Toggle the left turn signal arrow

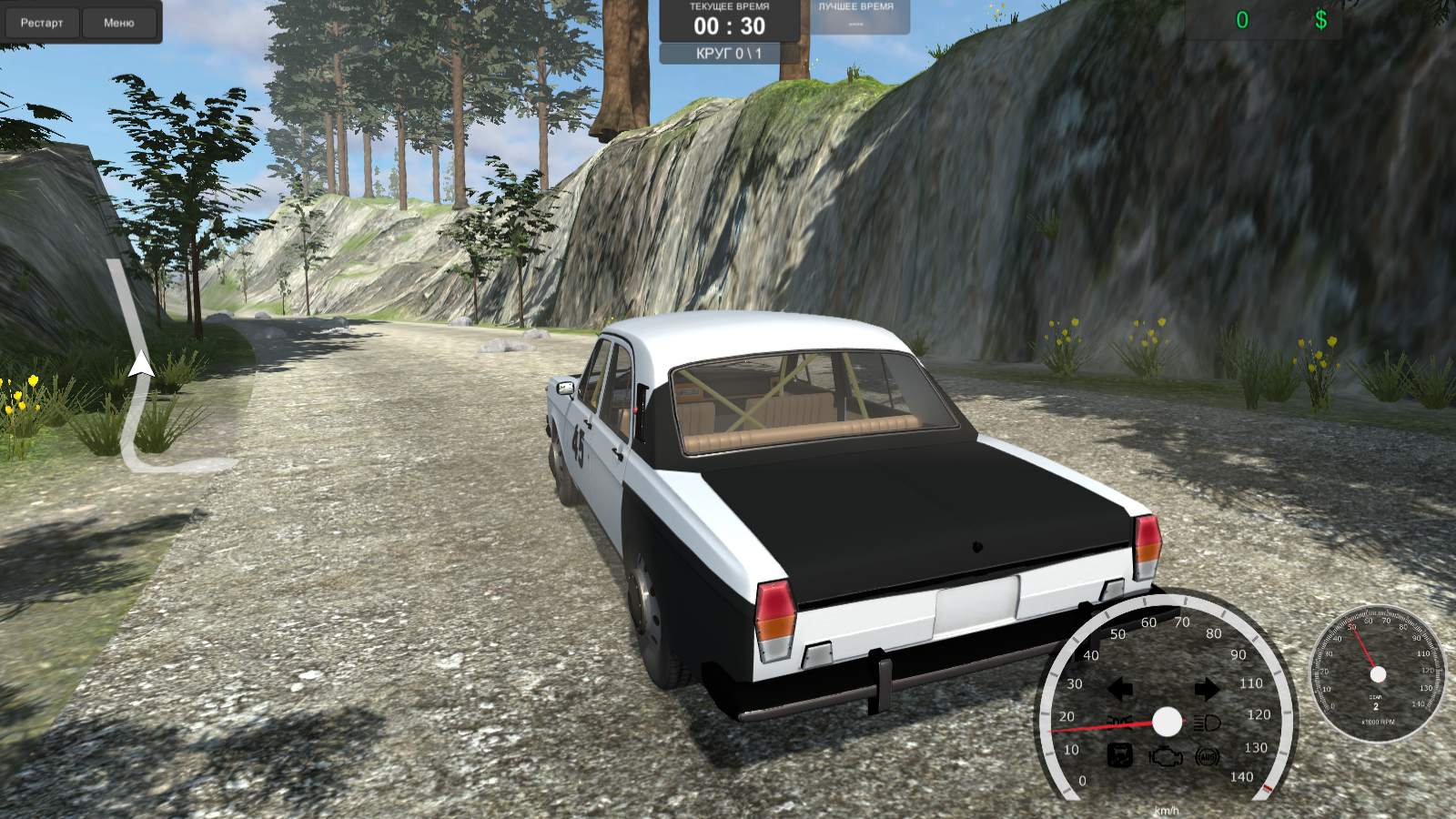click(1119, 690)
